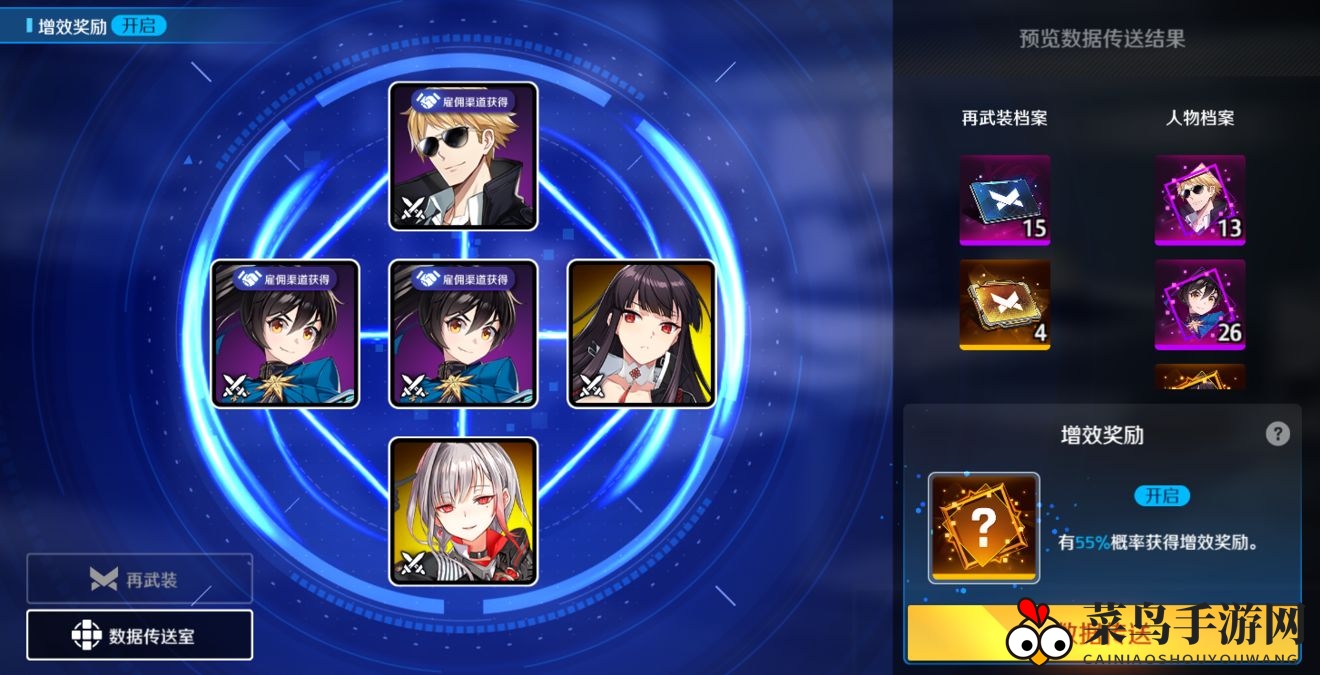The image size is (1320, 675).
Task: Click the 再武装 button
Action: pos(139,579)
